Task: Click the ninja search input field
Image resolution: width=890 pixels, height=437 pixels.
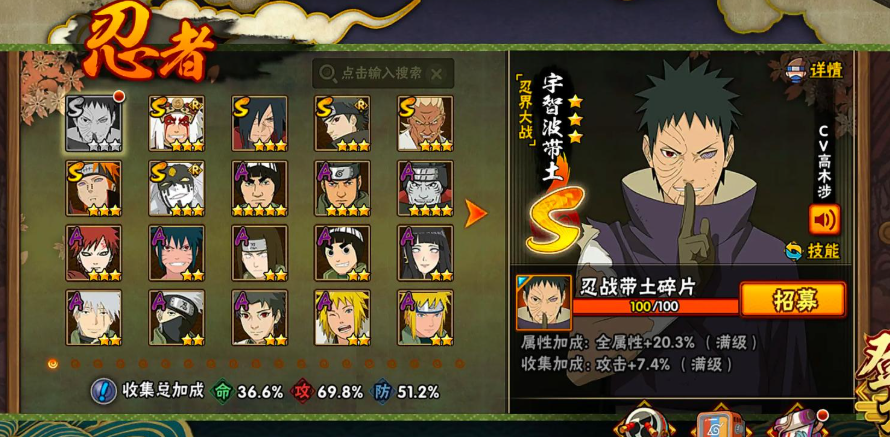Action: tap(380, 73)
